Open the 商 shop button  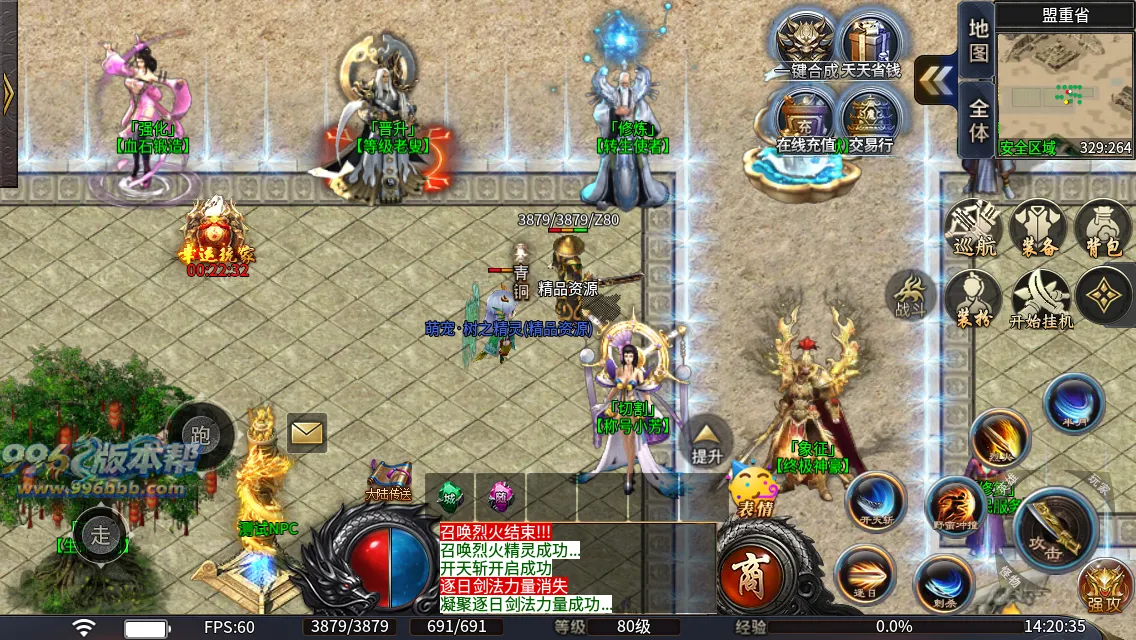click(x=749, y=577)
